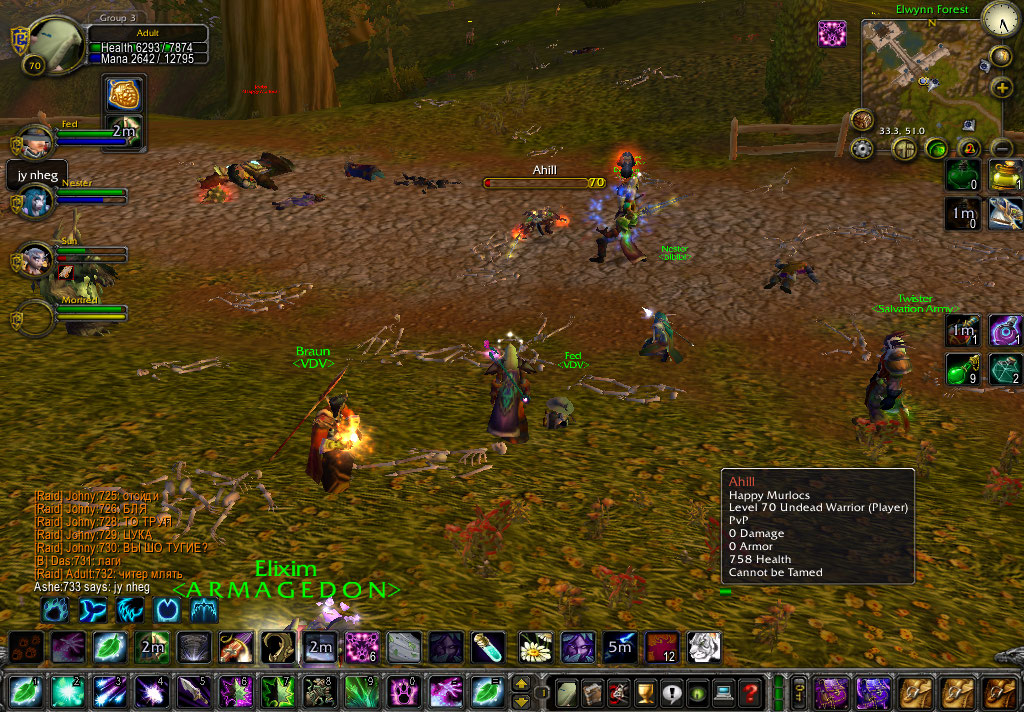1024x712 pixels.
Task: Use the green potion with 9 charges
Action: (x=962, y=371)
